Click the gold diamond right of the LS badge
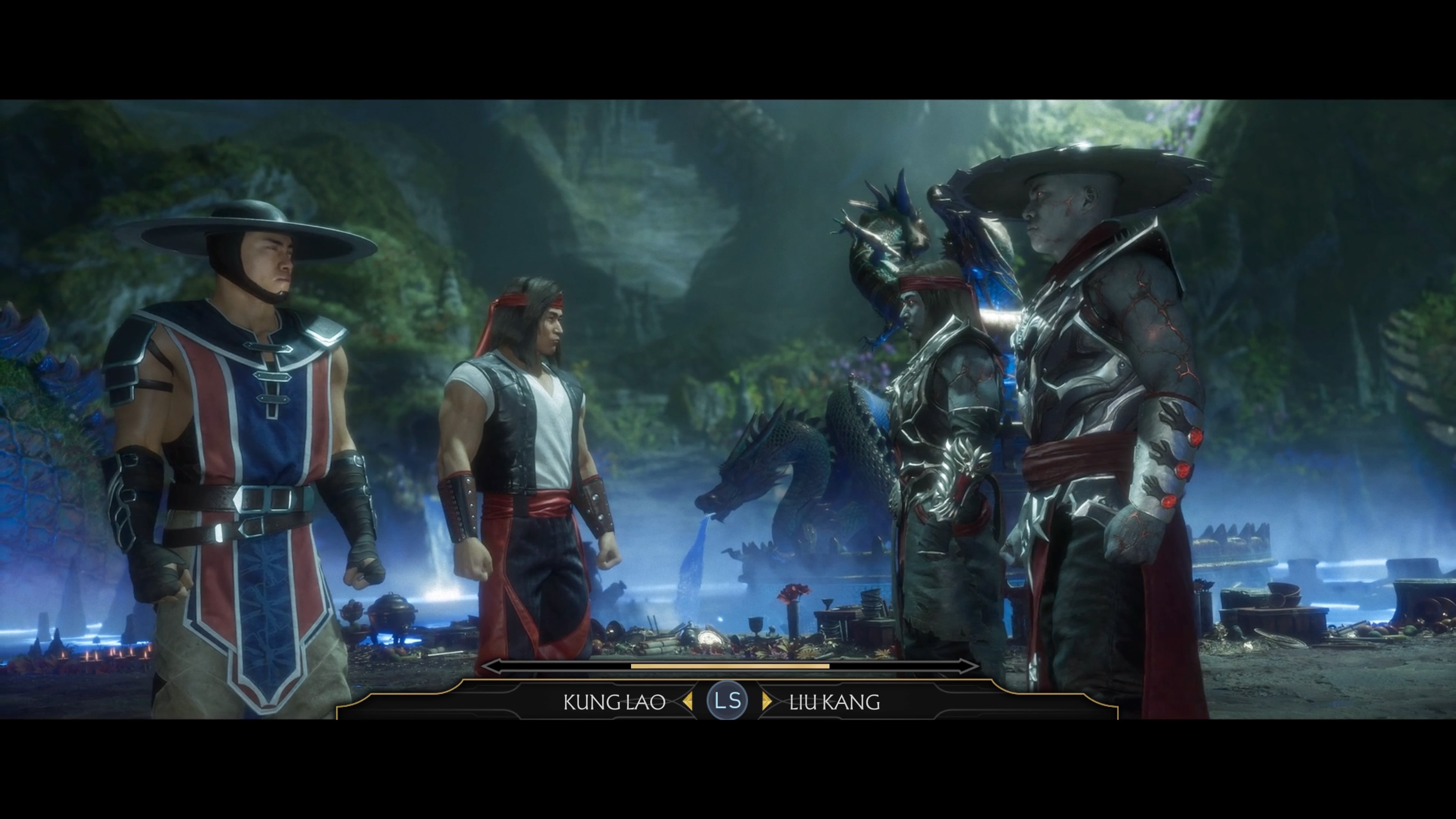The height and width of the screenshot is (819, 1456). click(x=767, y=702)
